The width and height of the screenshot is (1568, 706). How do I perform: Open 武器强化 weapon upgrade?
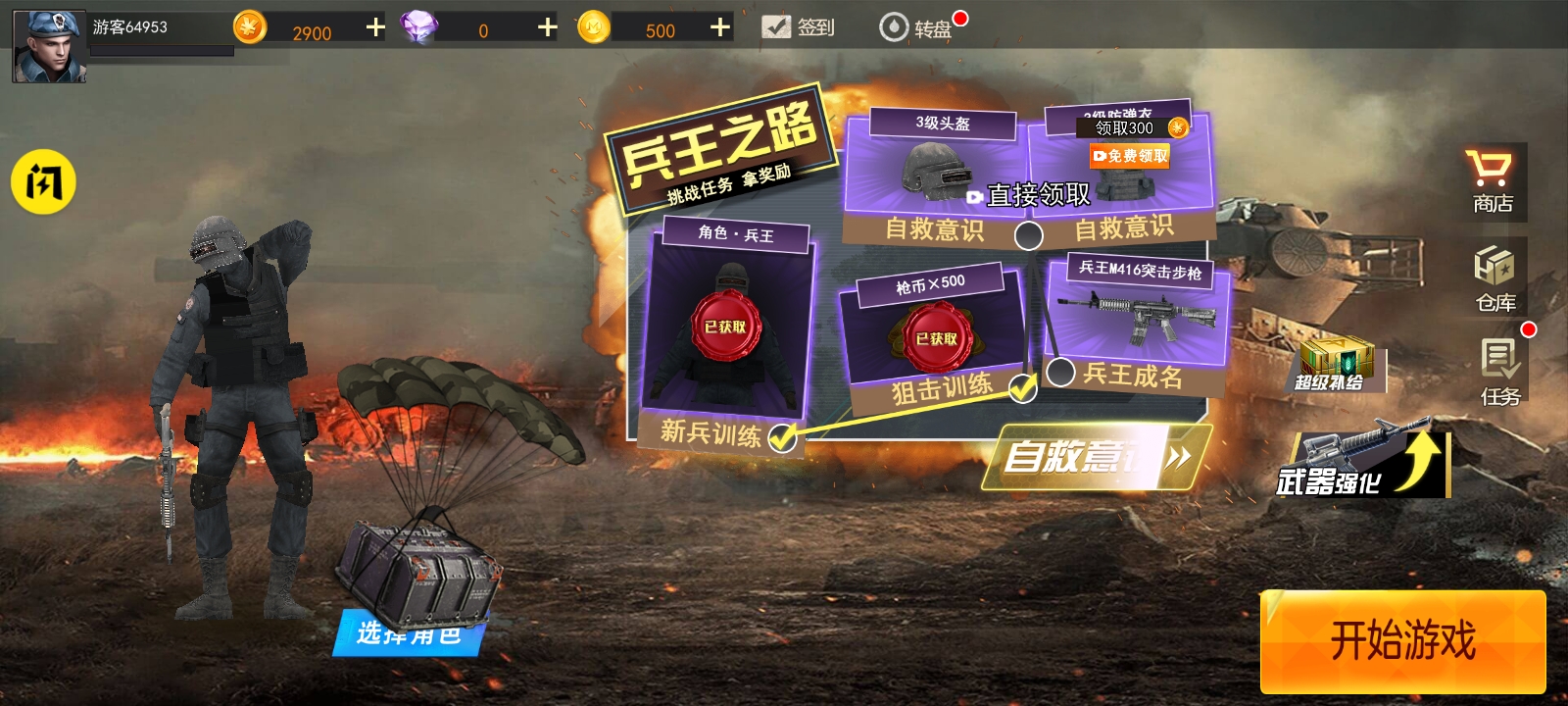click(1364, 464)
